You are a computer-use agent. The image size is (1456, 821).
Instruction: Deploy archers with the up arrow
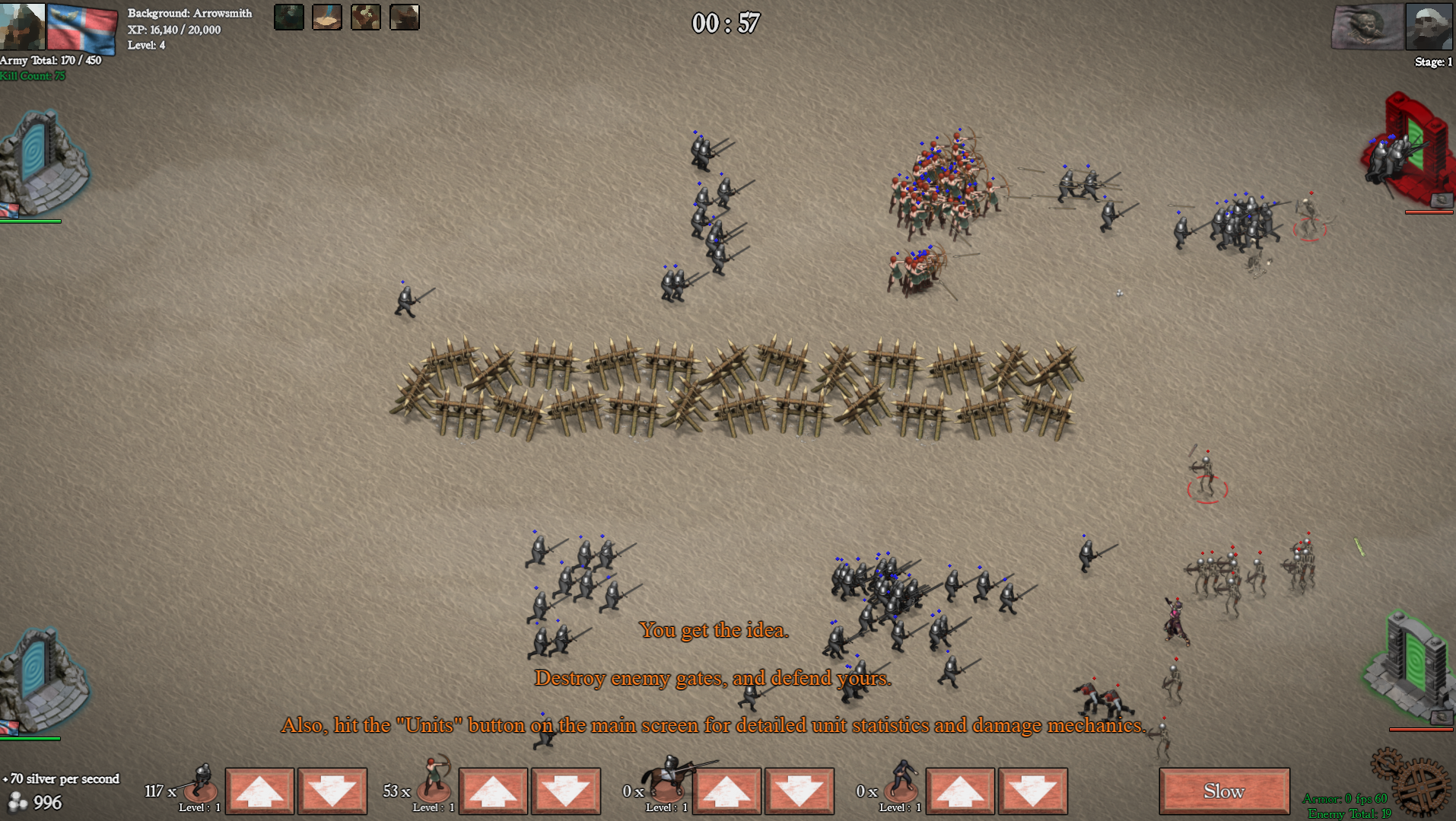(493, 791)
